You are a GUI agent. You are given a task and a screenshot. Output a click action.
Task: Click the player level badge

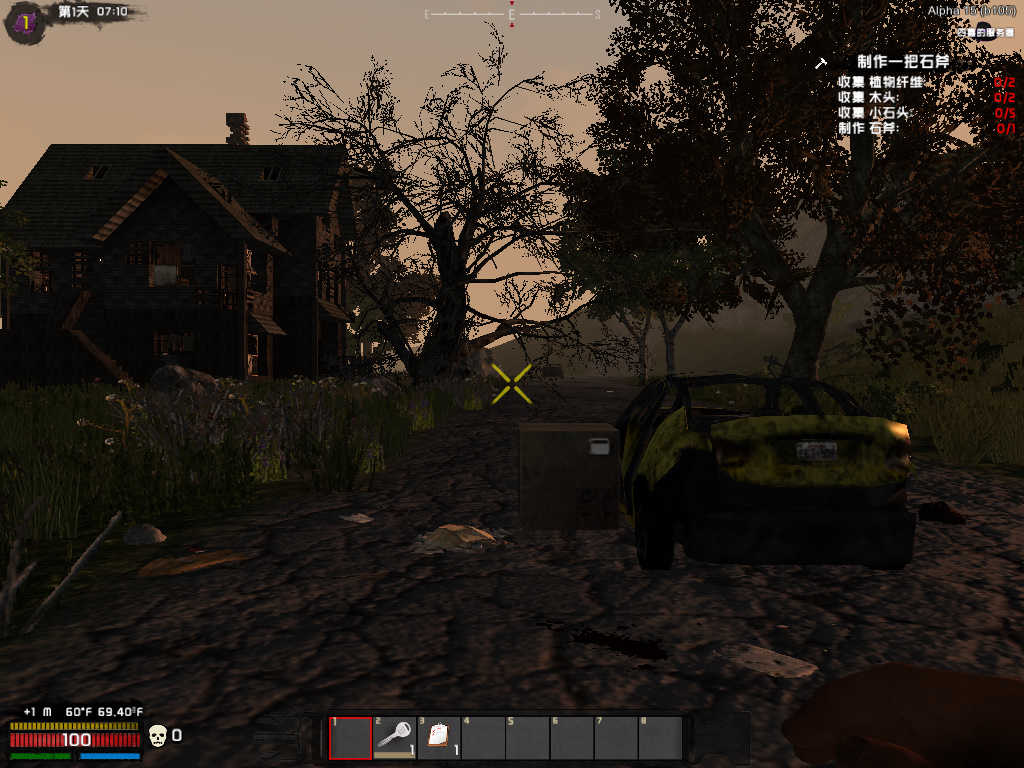(24, 21)
